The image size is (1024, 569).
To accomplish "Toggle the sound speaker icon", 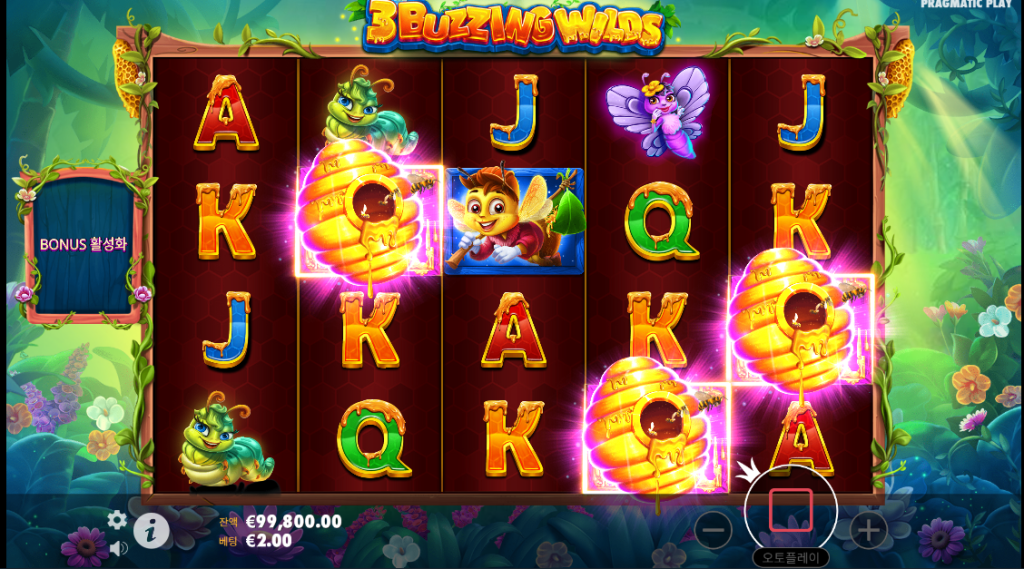I will 118,548.
